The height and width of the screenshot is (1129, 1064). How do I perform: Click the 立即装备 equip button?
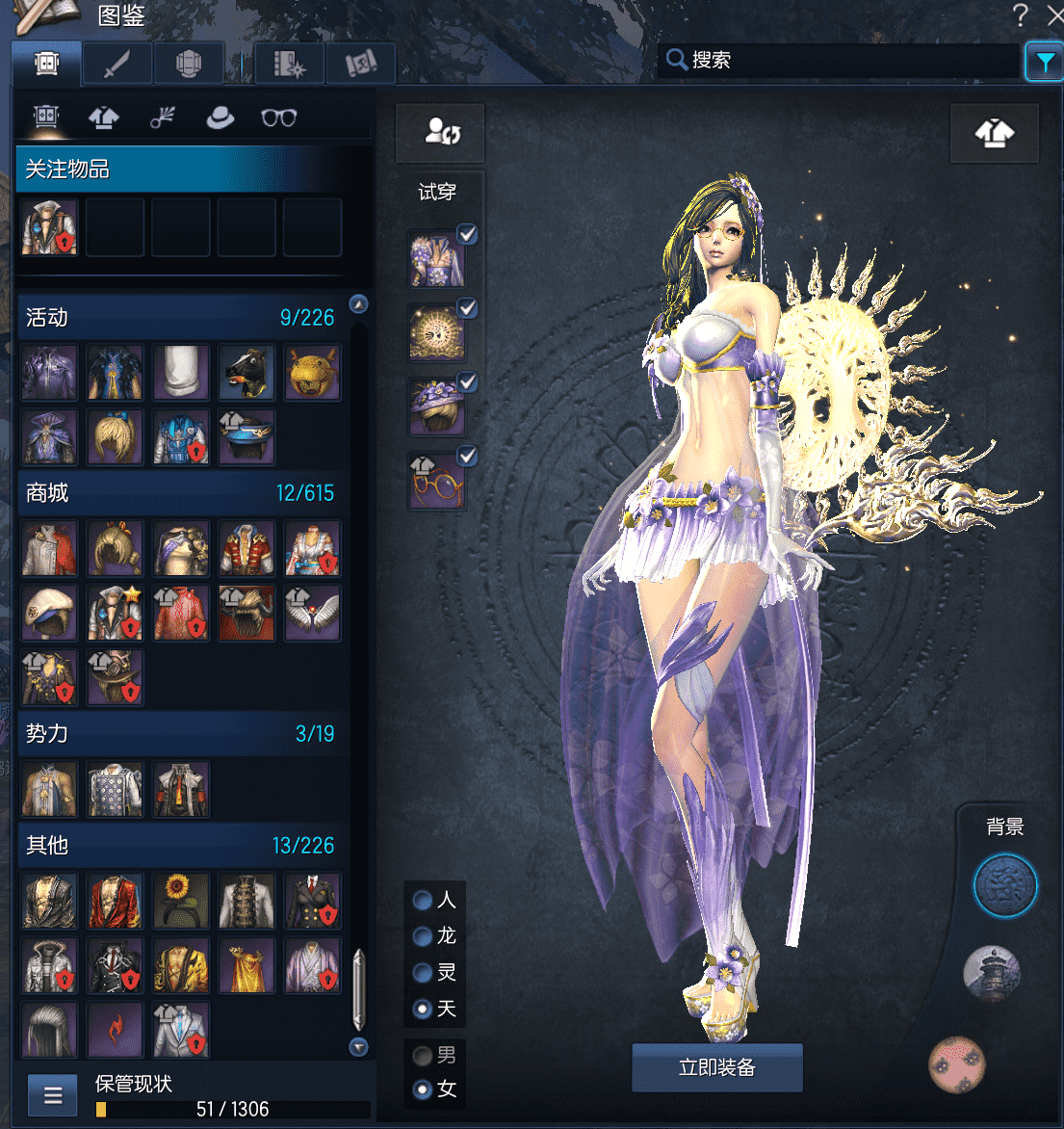point(716,1067)
